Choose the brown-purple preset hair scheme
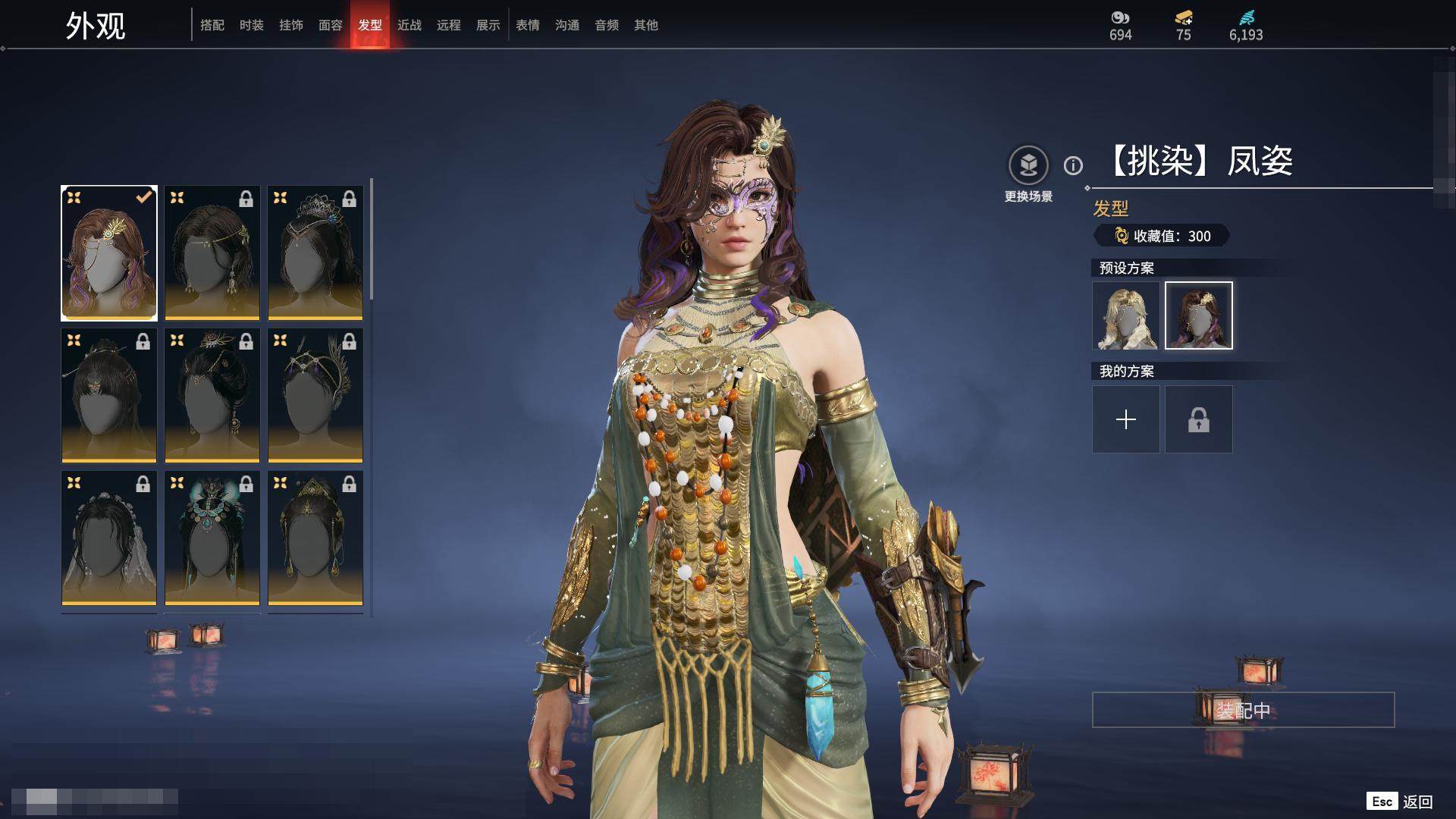 pyautogui.click(x=1198, y=315)
